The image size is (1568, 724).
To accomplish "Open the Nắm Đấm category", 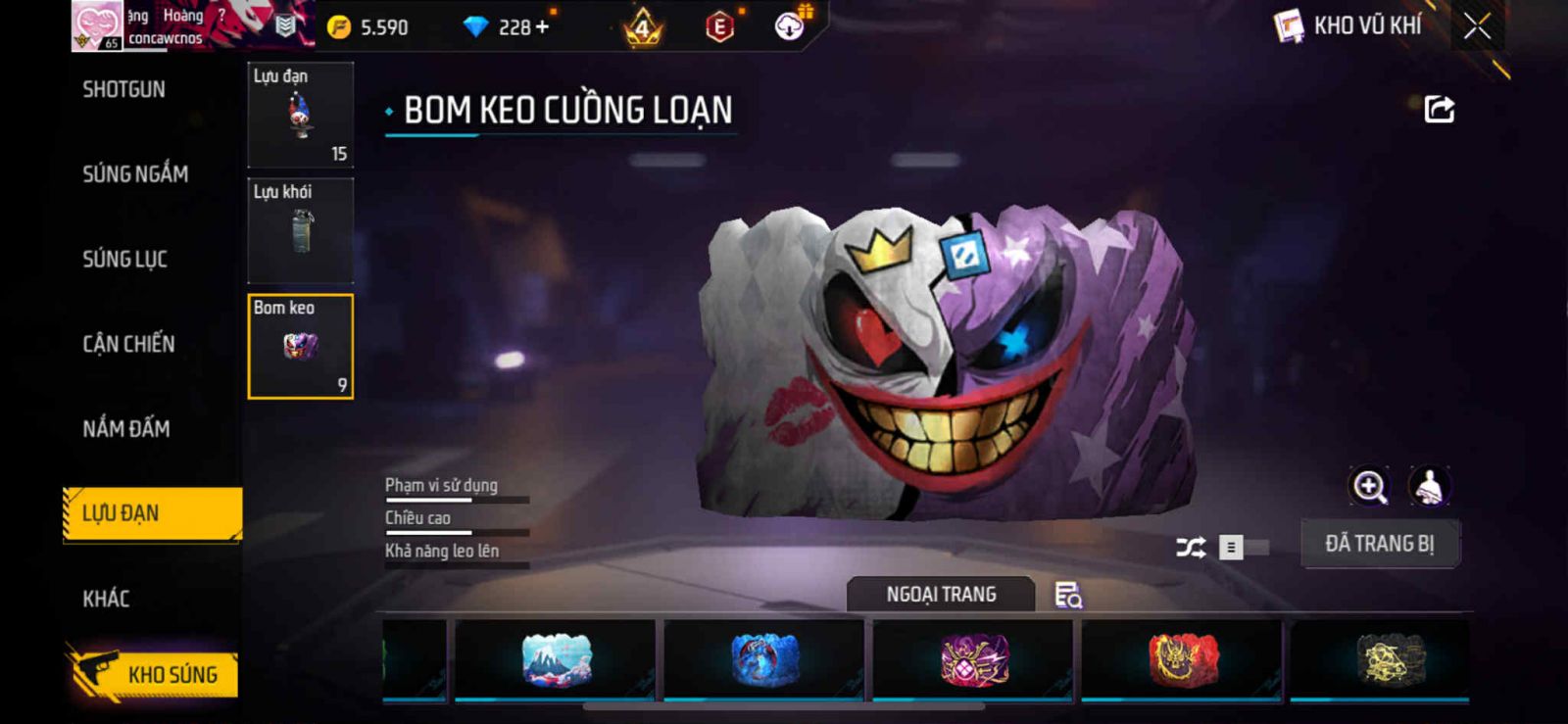I will pyautogui.click(x=126, y=429).
